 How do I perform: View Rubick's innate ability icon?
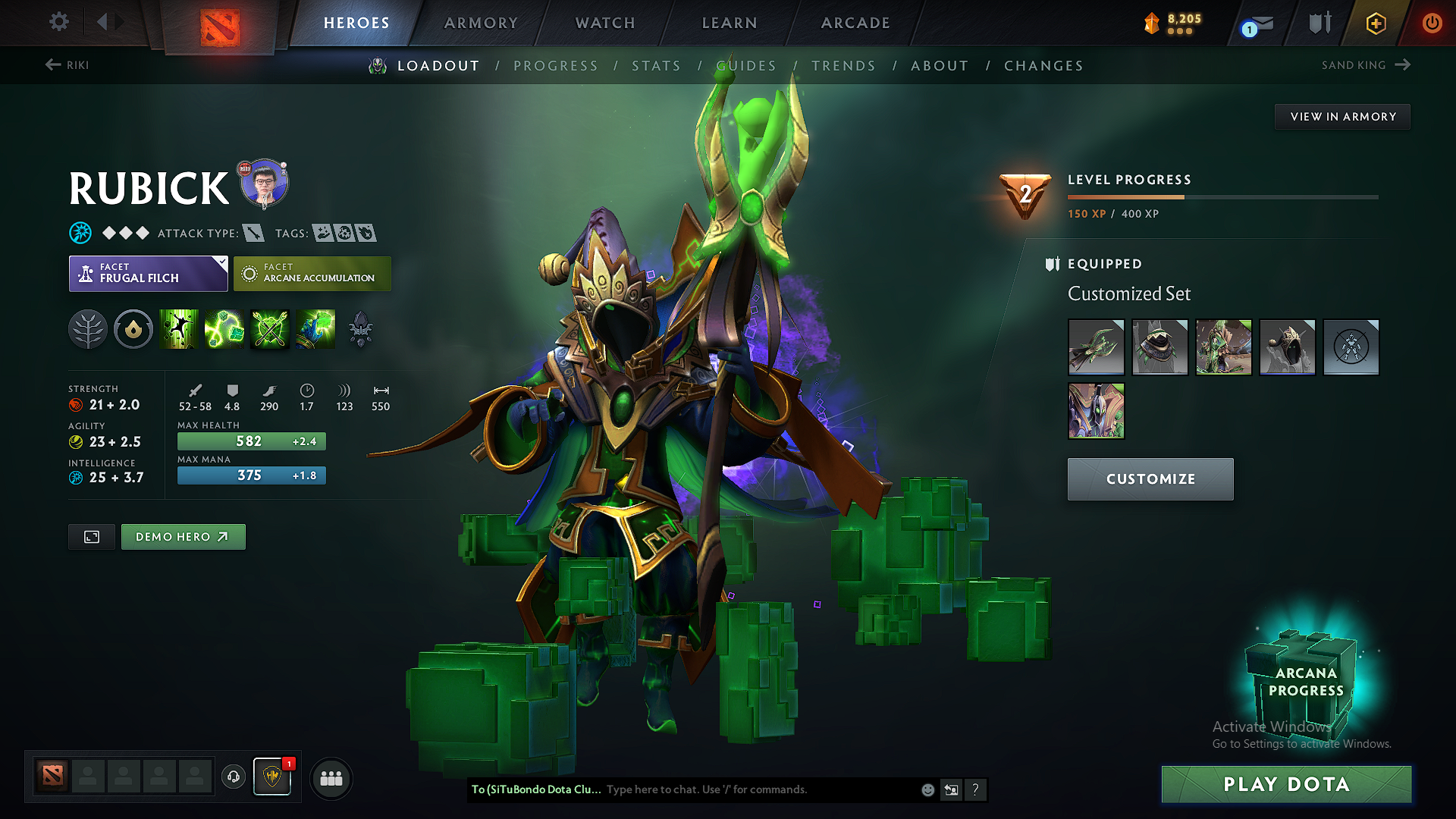pyautogui.click(x=133, y=329)
